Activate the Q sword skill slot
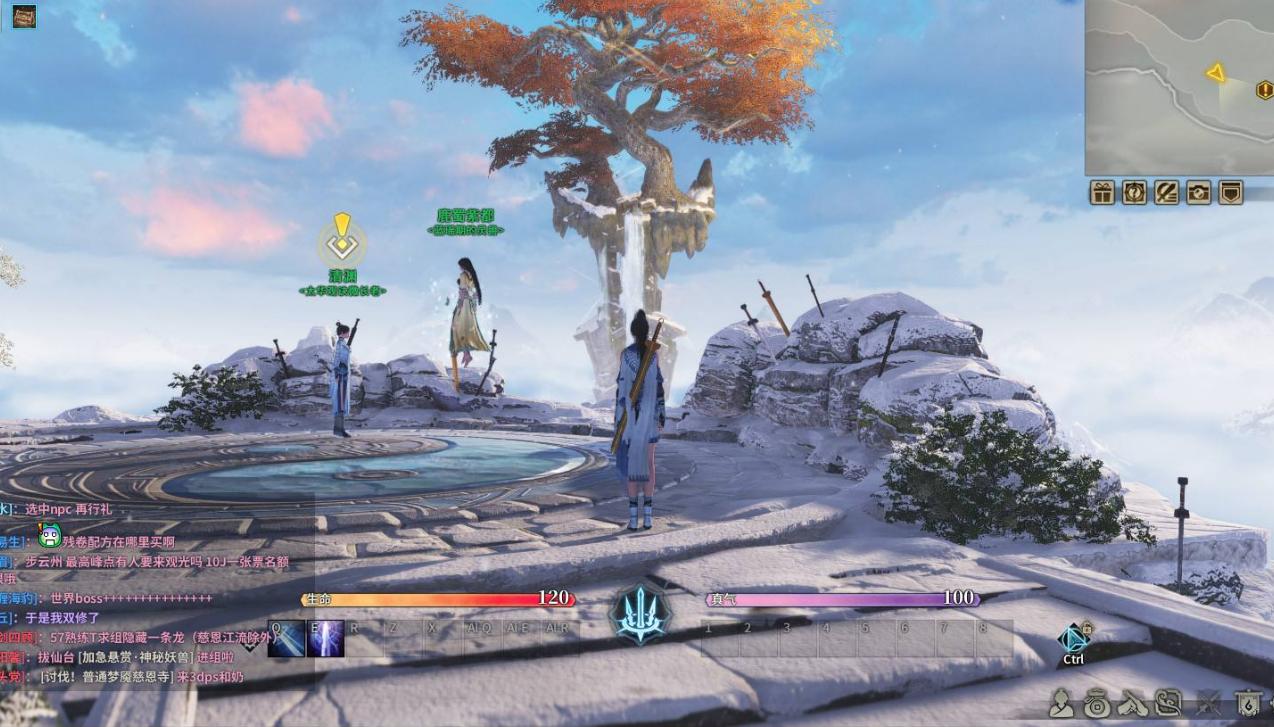The height and width of the screenshot is (727, 1274). click(x=287, y=639)
